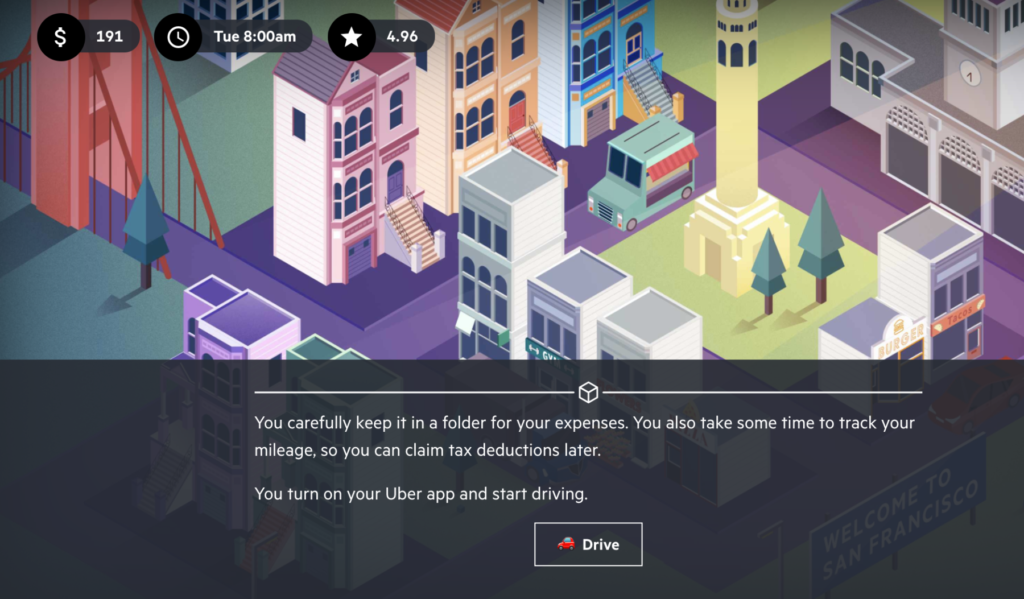
Task: Open the star rating icon
Action: coord(351,37)
